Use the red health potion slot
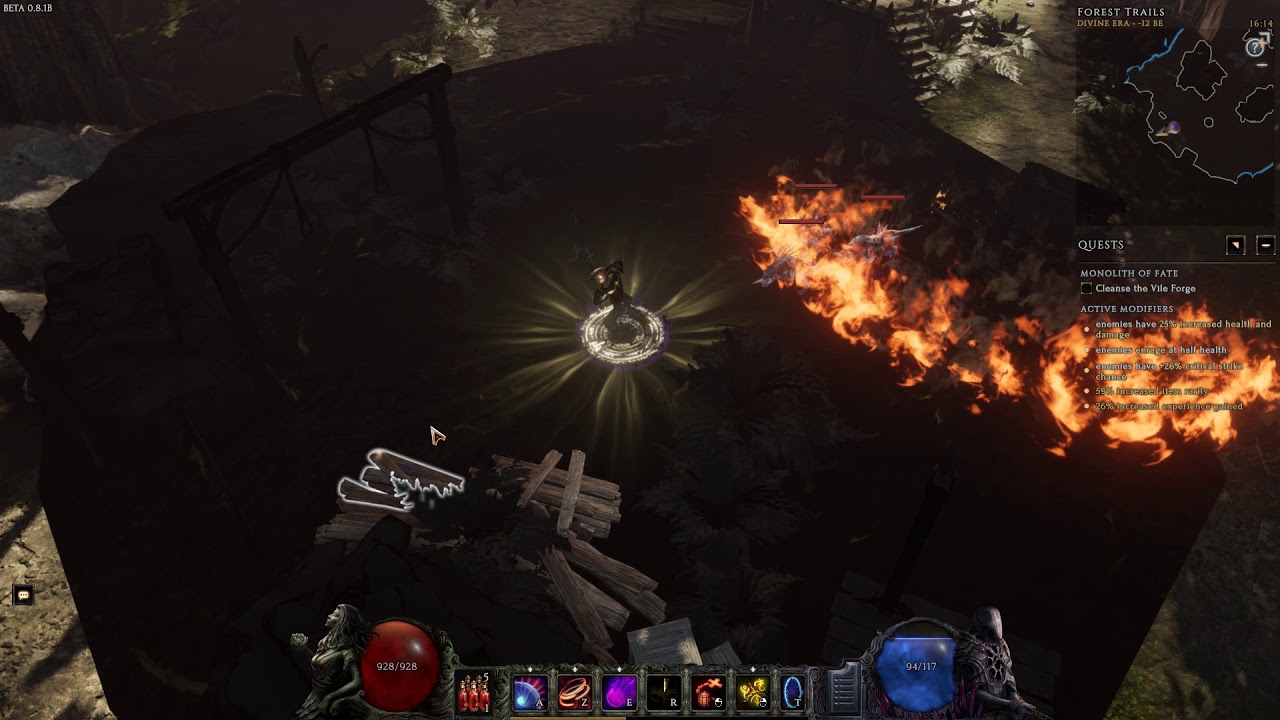The height and width of the screenshot is (720, 1280). (x=474, y=692)
